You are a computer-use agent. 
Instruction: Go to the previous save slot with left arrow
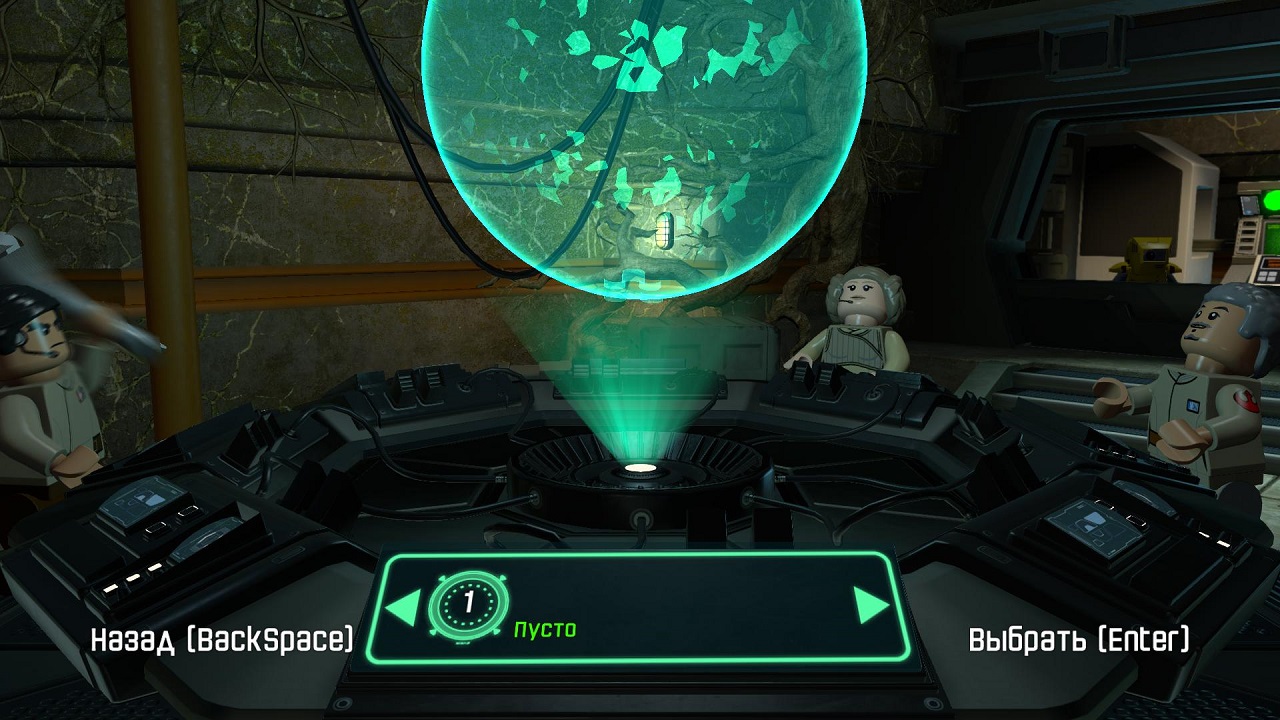coord(402,607)
